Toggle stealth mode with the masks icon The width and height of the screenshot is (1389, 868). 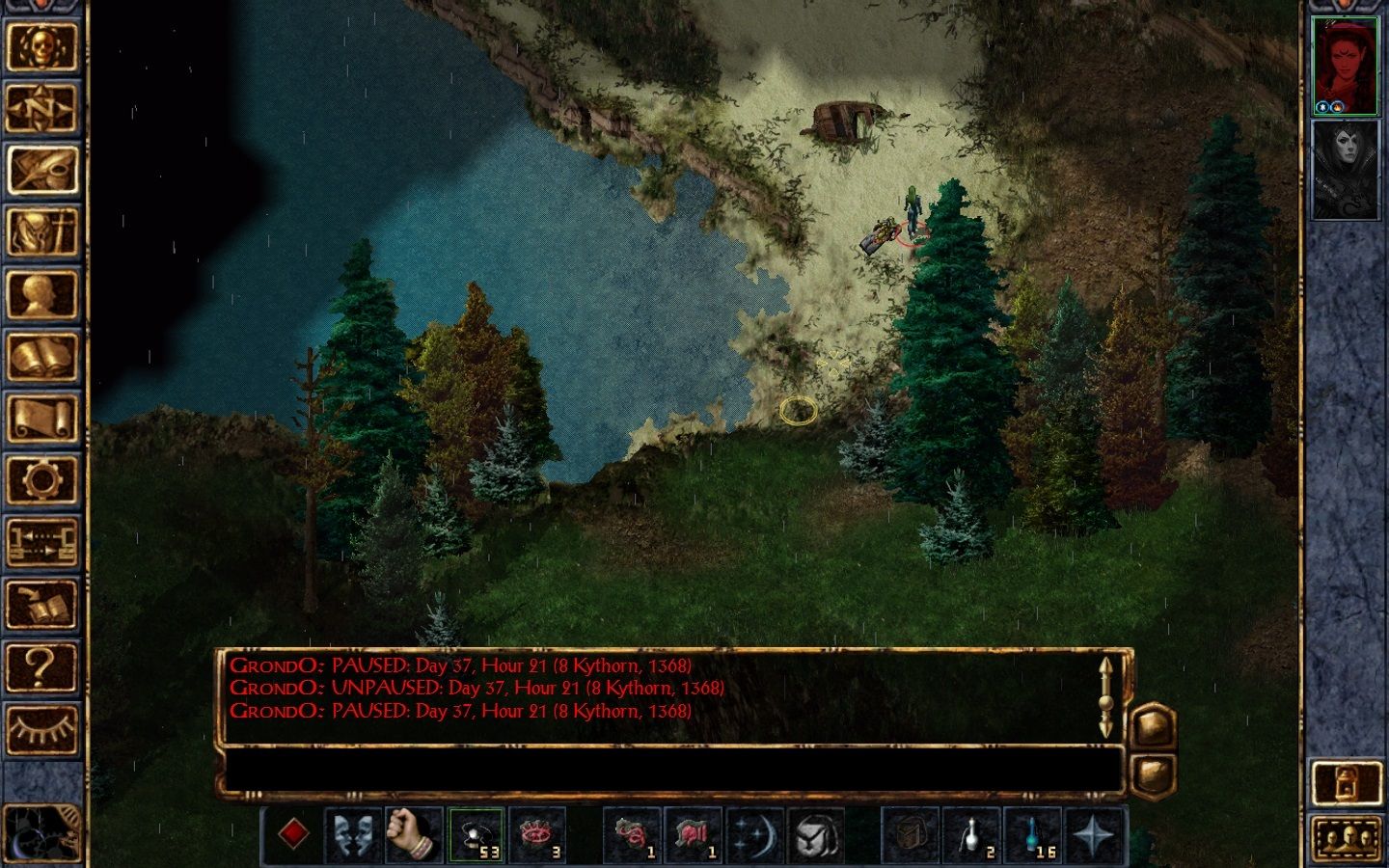[353, 836]
